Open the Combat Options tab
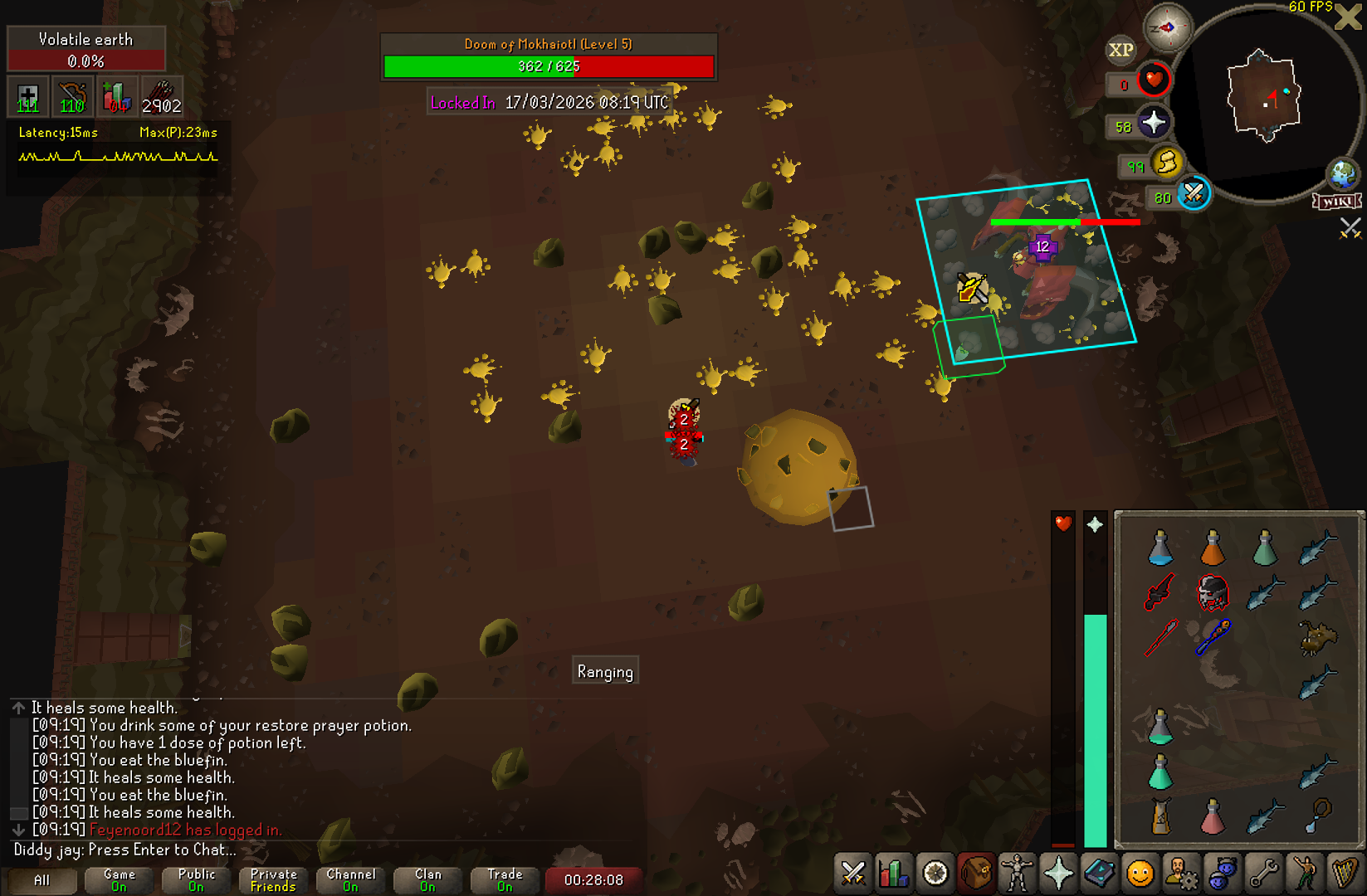The image size is (1367, 896). [852, 874]
